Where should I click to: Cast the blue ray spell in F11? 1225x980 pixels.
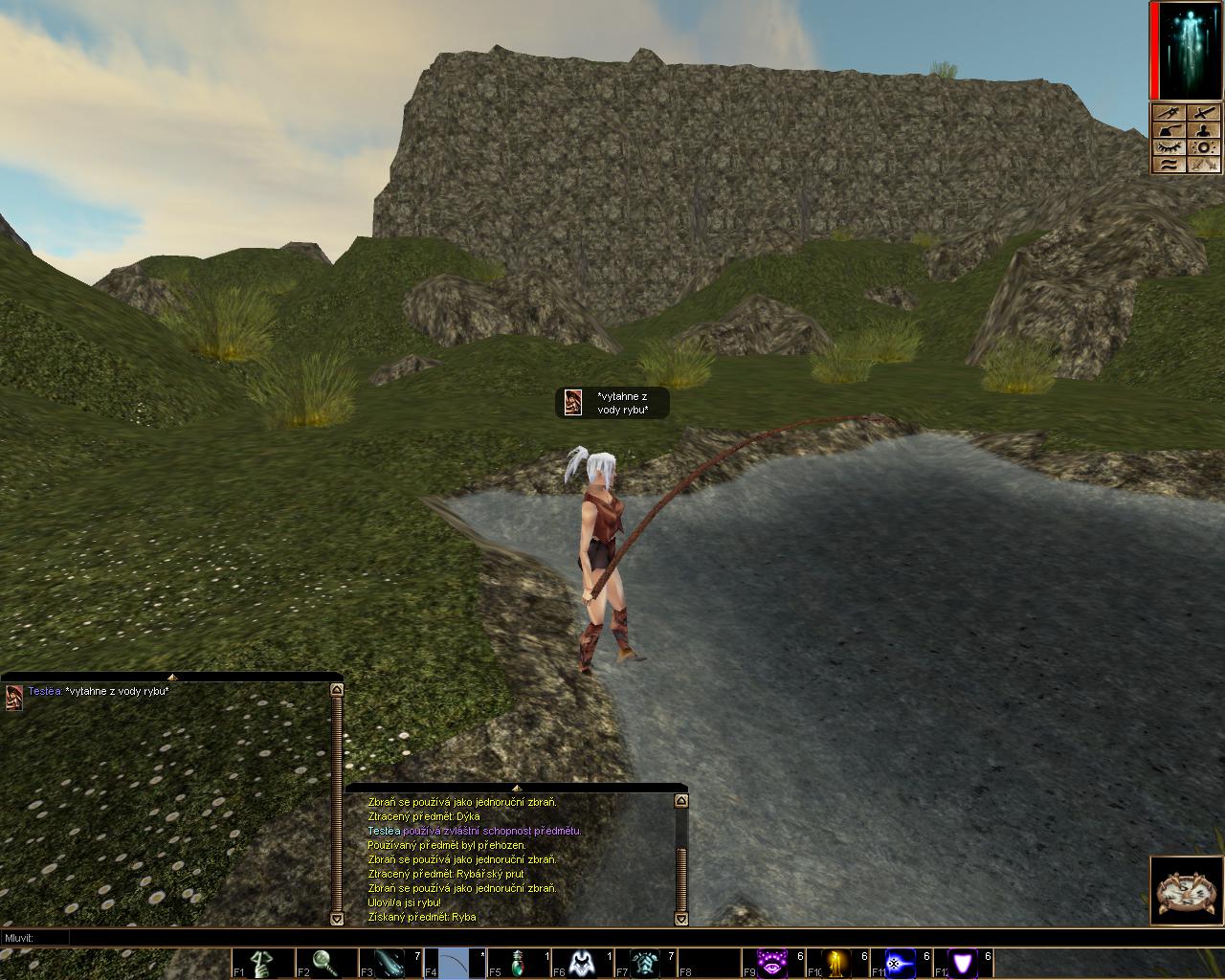click(900, 963)
